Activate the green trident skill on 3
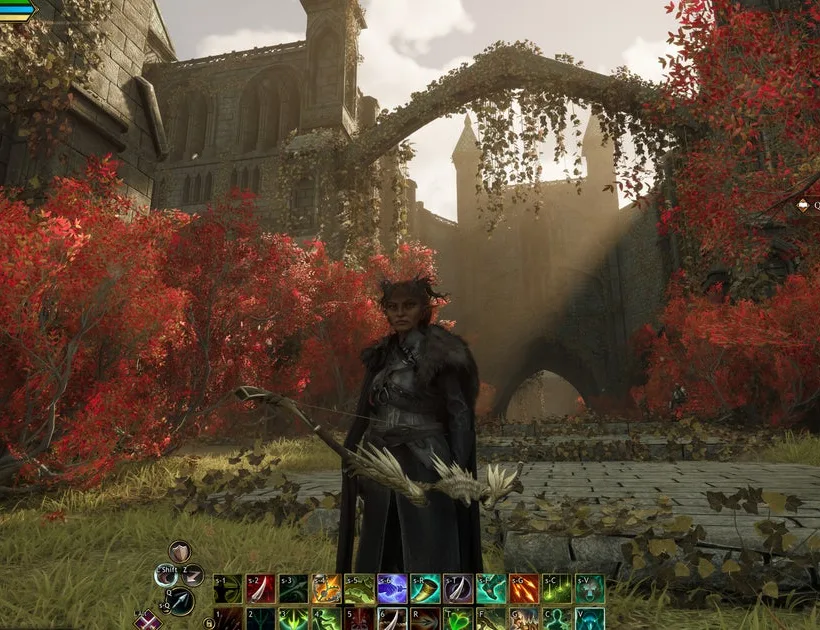 pyautogui.click(x=293, y=620)
